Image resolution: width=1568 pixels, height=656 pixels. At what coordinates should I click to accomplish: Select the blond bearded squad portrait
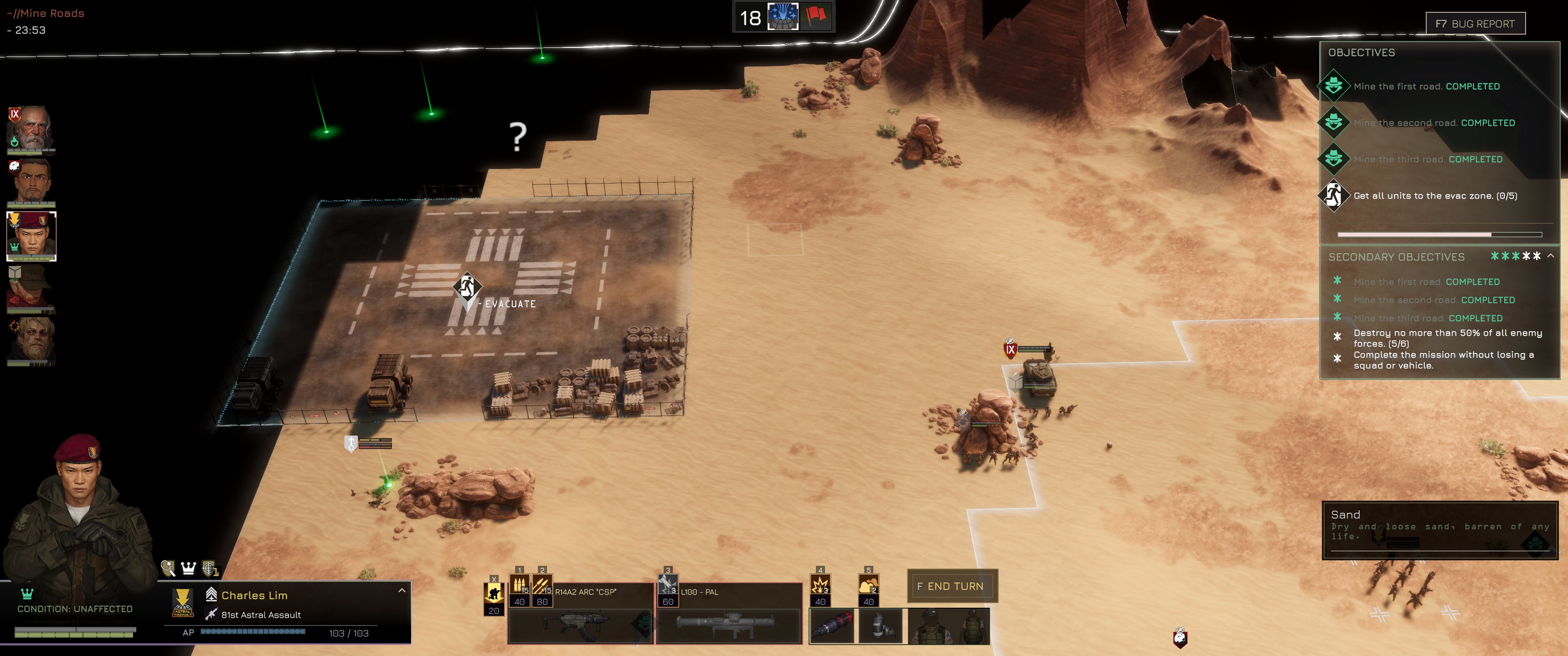(x=31, y=341)
